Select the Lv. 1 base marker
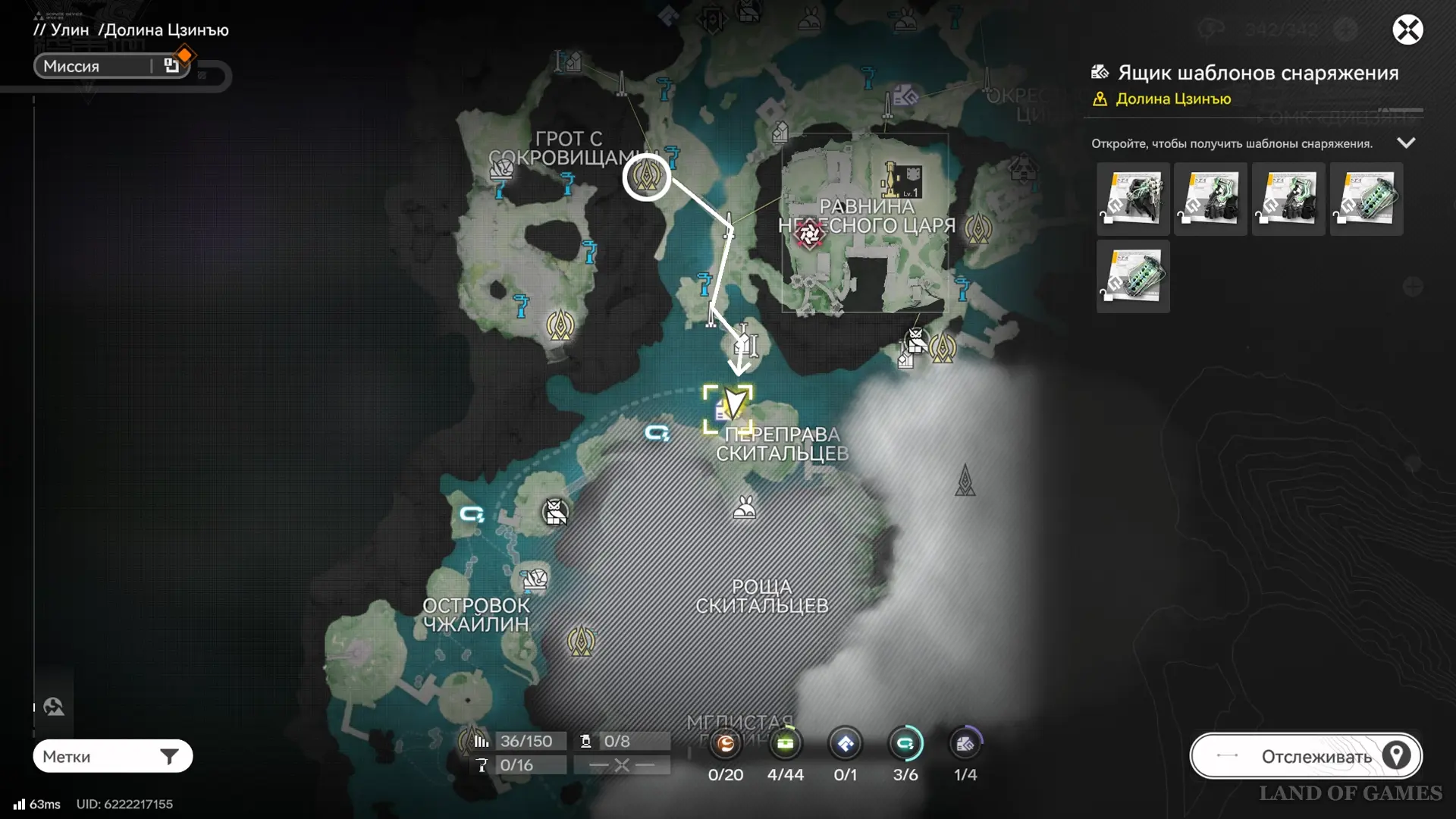Screen dimensions: 1456x819 click(x=902, y=180)
